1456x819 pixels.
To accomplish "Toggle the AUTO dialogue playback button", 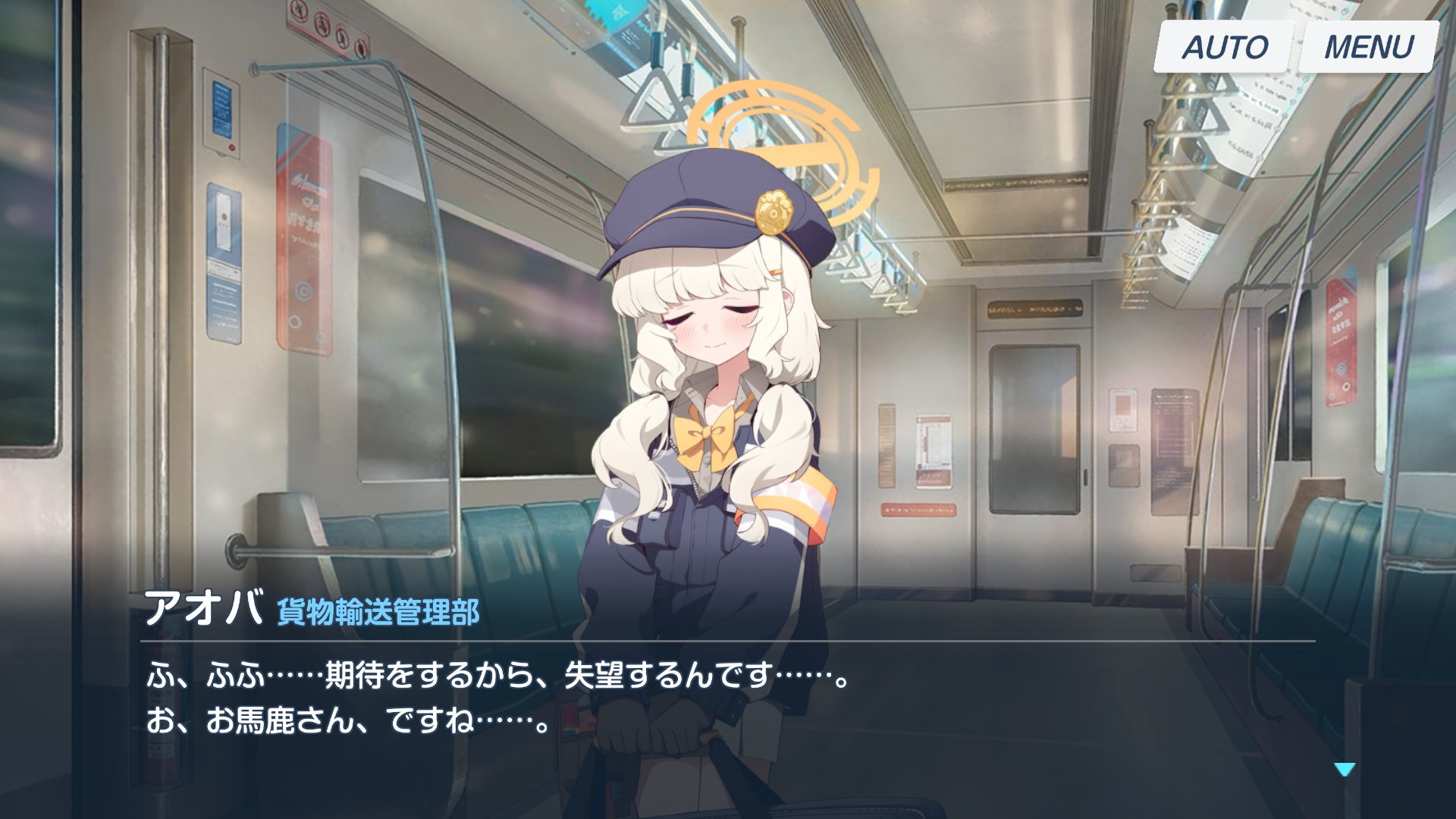I will click(x=1223, y=47).
